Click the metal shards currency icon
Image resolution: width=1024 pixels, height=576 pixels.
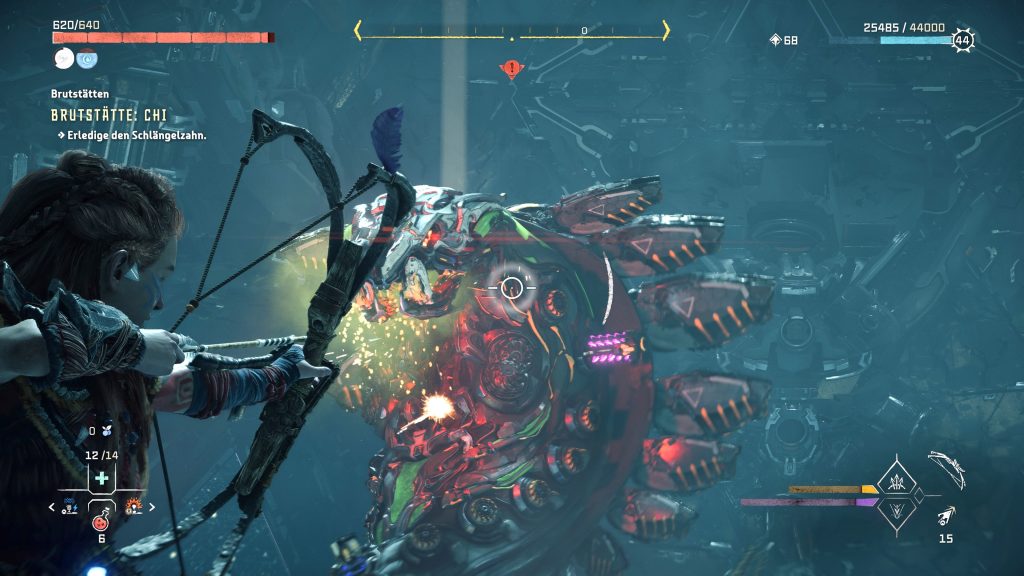tap(775, 40)
